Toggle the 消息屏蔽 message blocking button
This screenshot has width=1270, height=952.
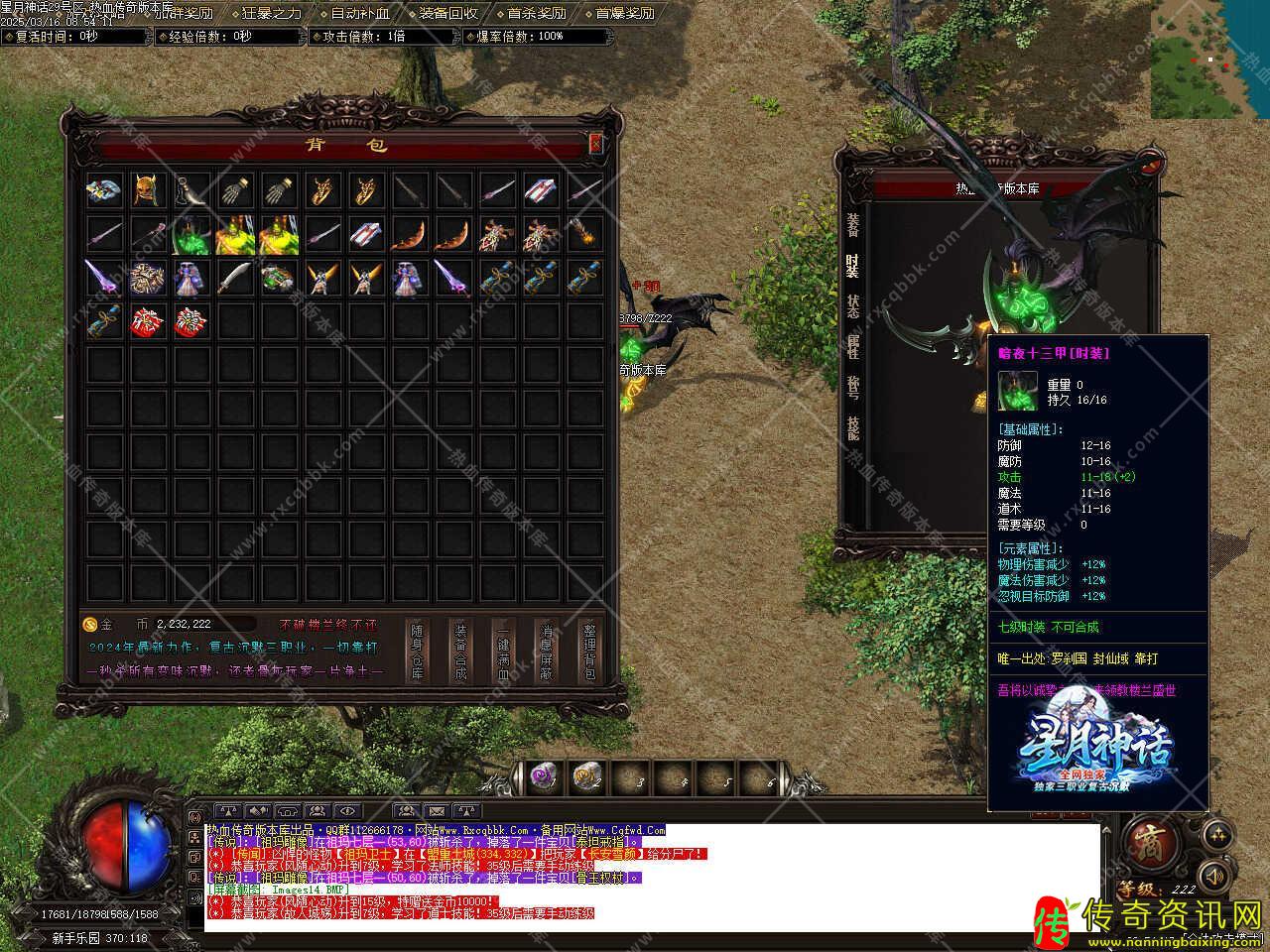pyautogui.click(x=546, y=652)
